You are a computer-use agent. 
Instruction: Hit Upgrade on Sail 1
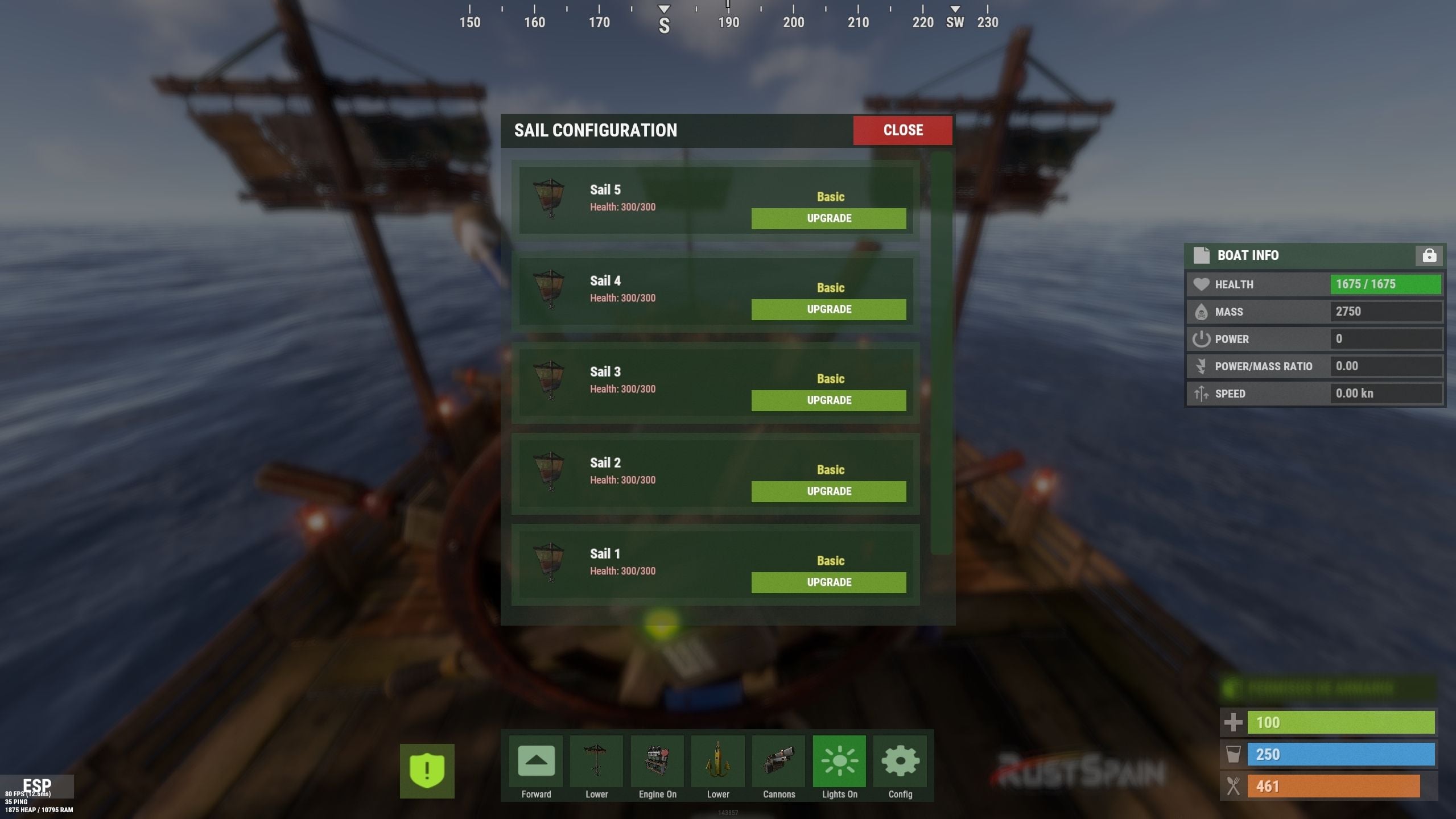pyautogui.click(x=828, y=582)
